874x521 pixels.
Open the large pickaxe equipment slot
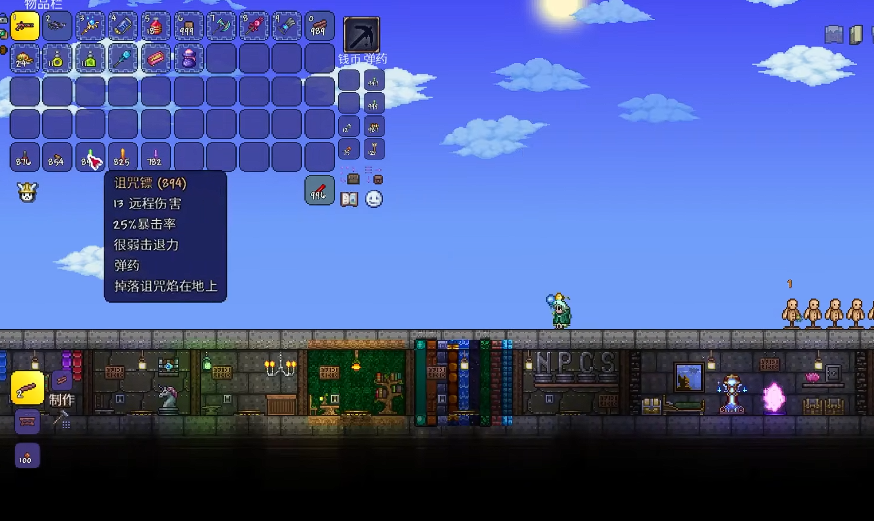coord(361,35)
